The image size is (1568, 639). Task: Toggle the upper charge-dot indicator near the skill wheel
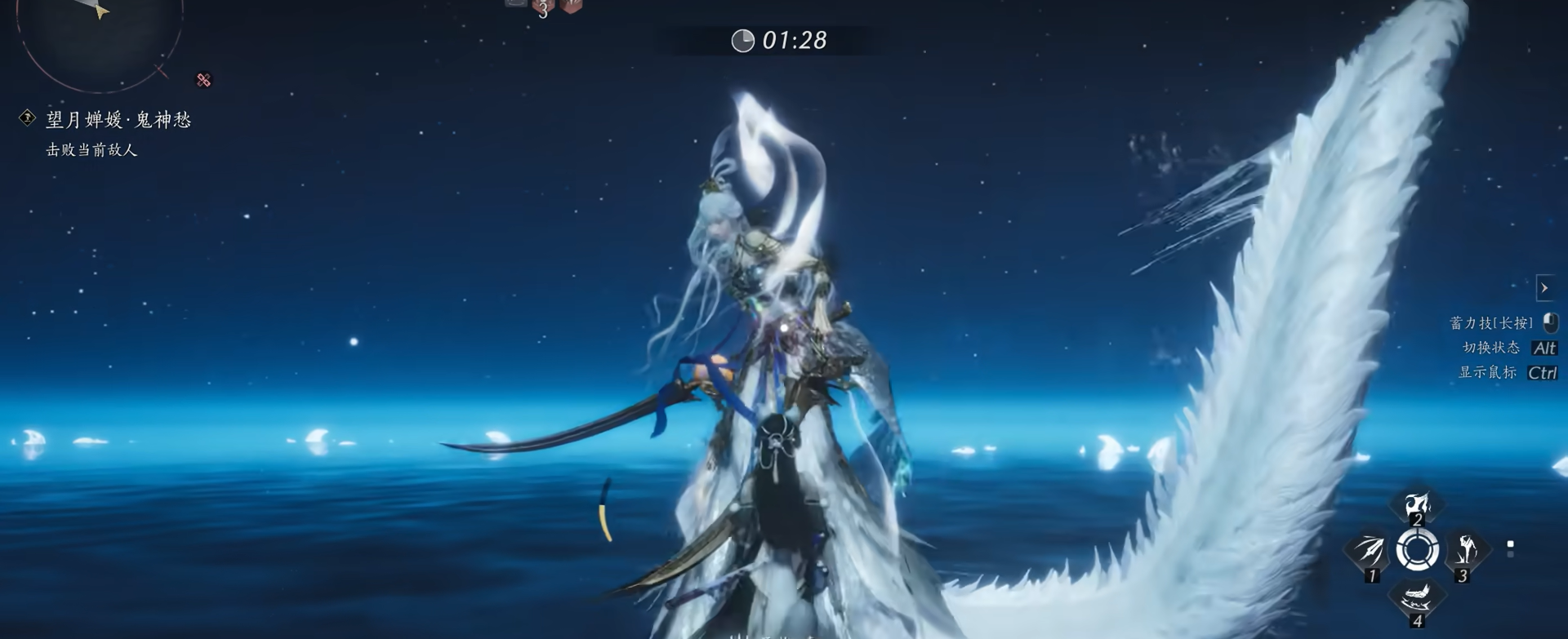[1510, 544]
